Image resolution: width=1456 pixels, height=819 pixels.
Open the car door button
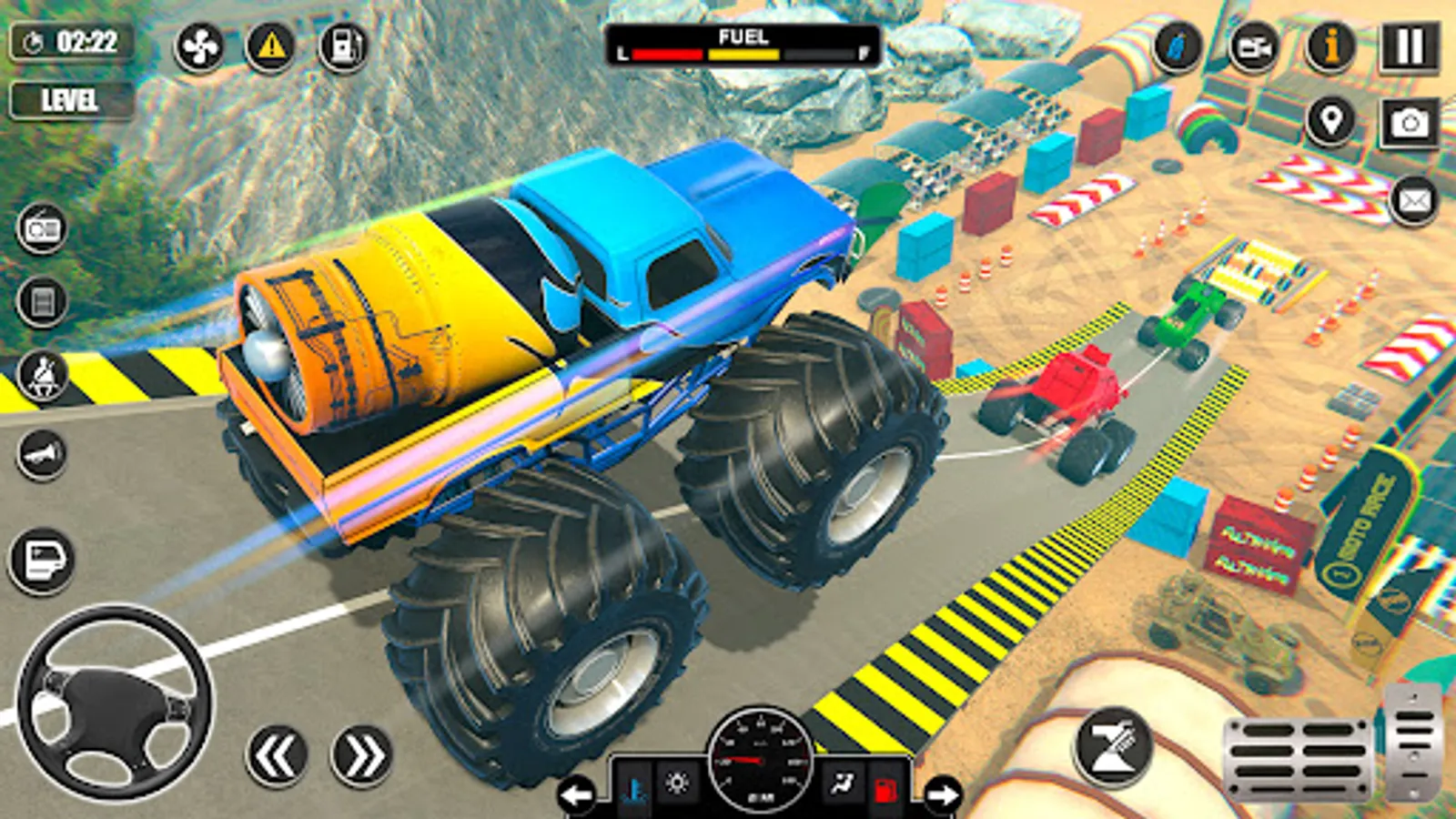pyautogui.click(x=42, y=560)
